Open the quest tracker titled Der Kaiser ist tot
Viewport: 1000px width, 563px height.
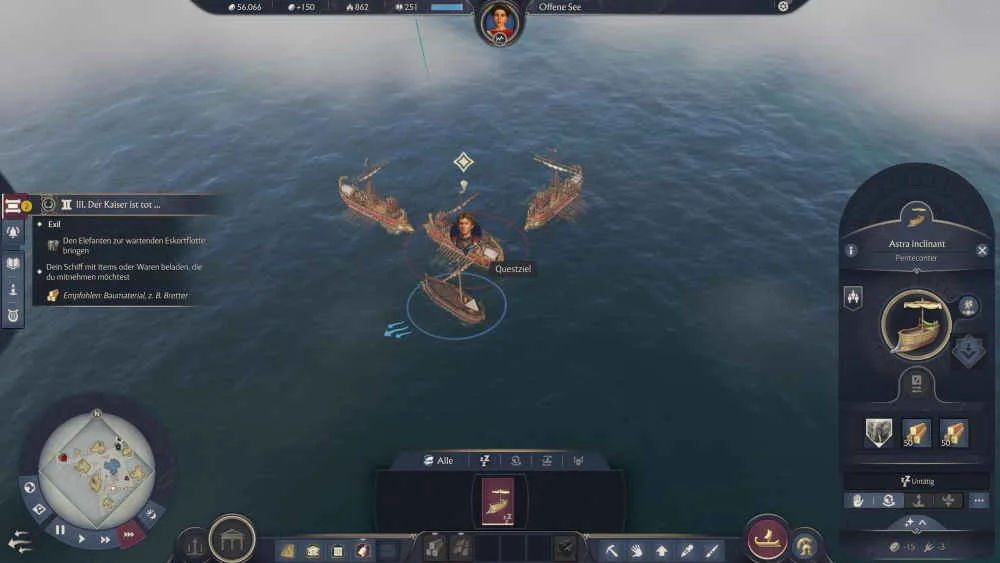110,204
